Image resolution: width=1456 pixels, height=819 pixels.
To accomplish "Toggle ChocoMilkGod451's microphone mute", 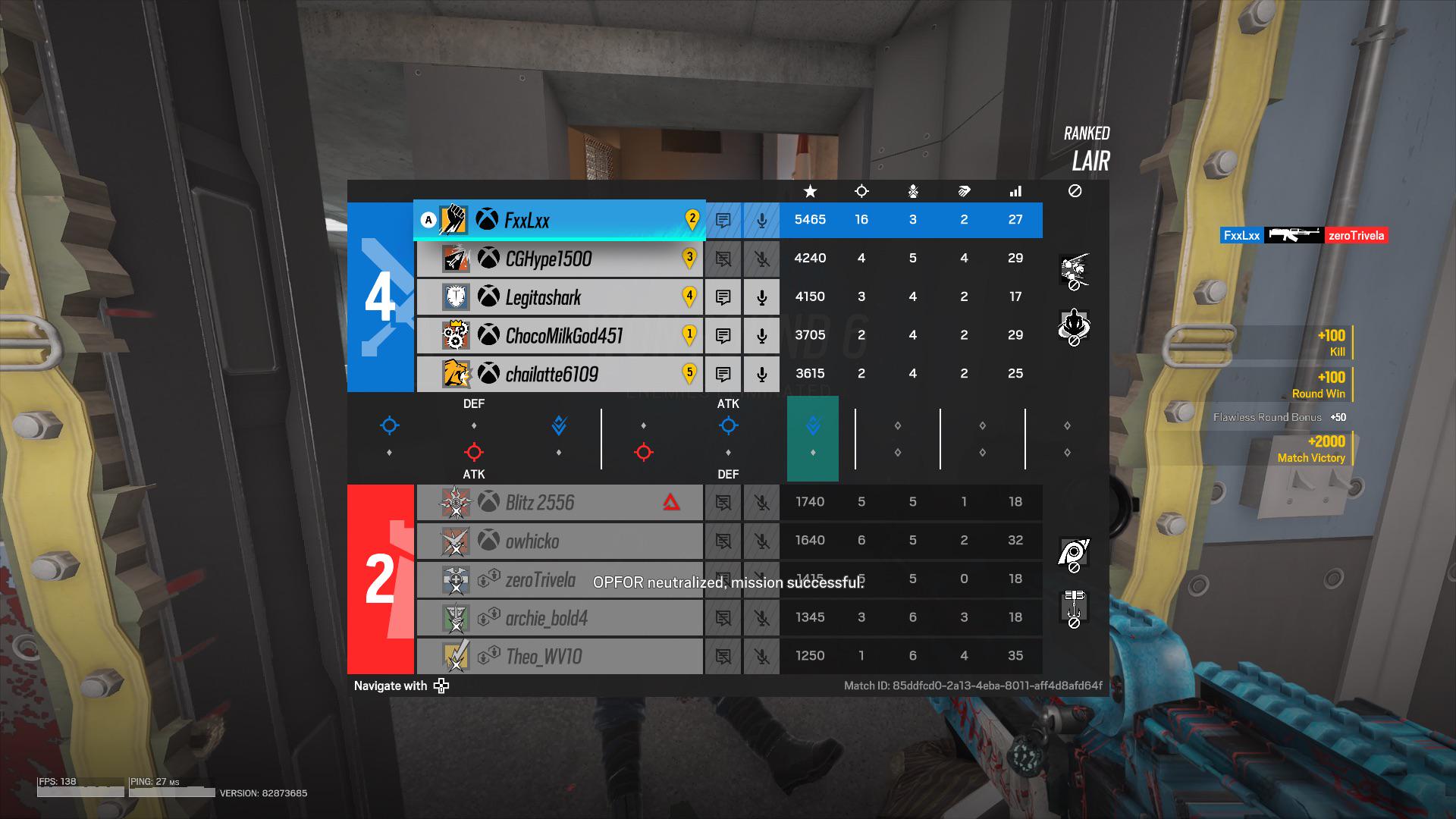I will (761, 335).
